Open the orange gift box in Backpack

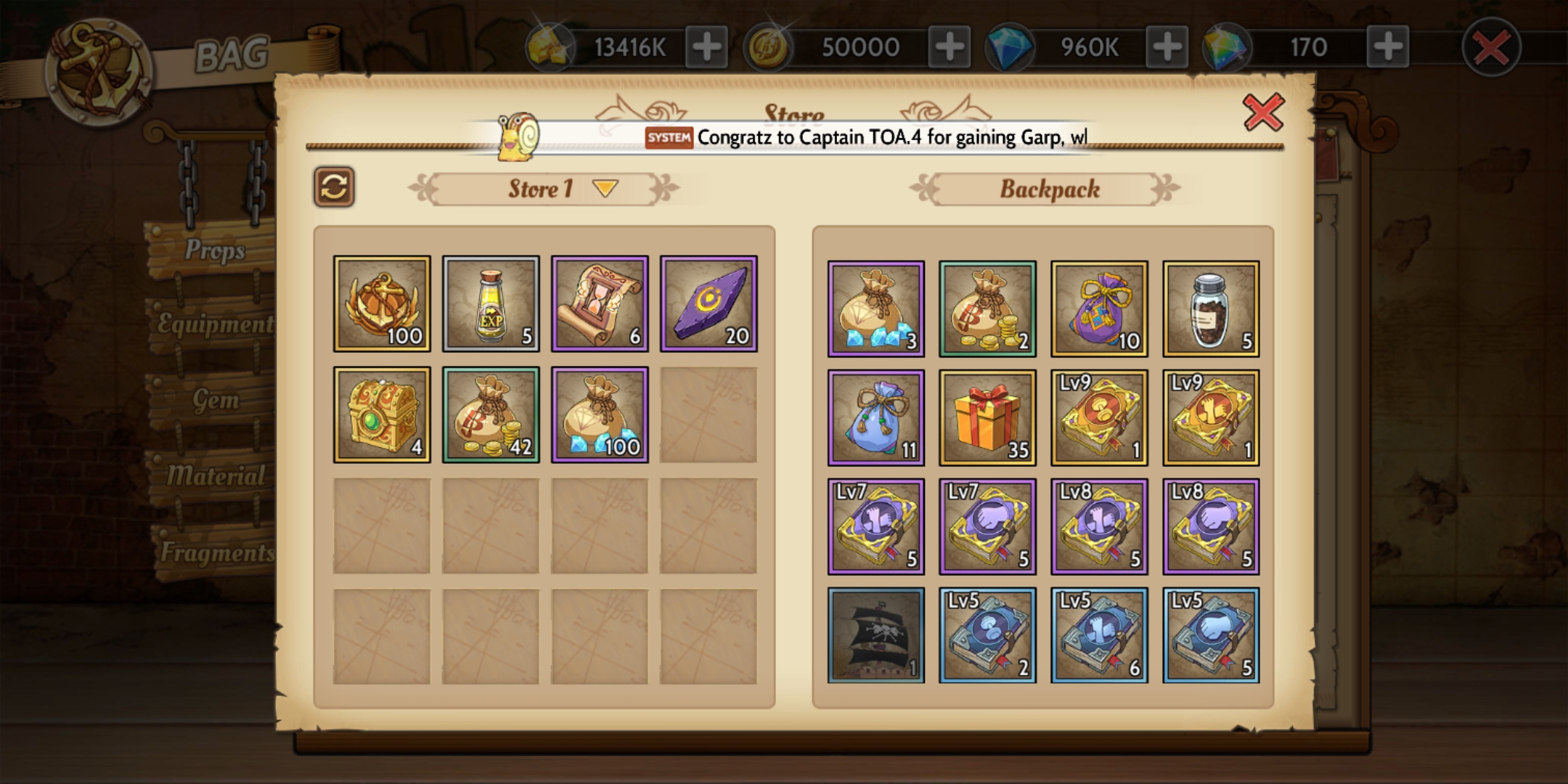(988, 418)
